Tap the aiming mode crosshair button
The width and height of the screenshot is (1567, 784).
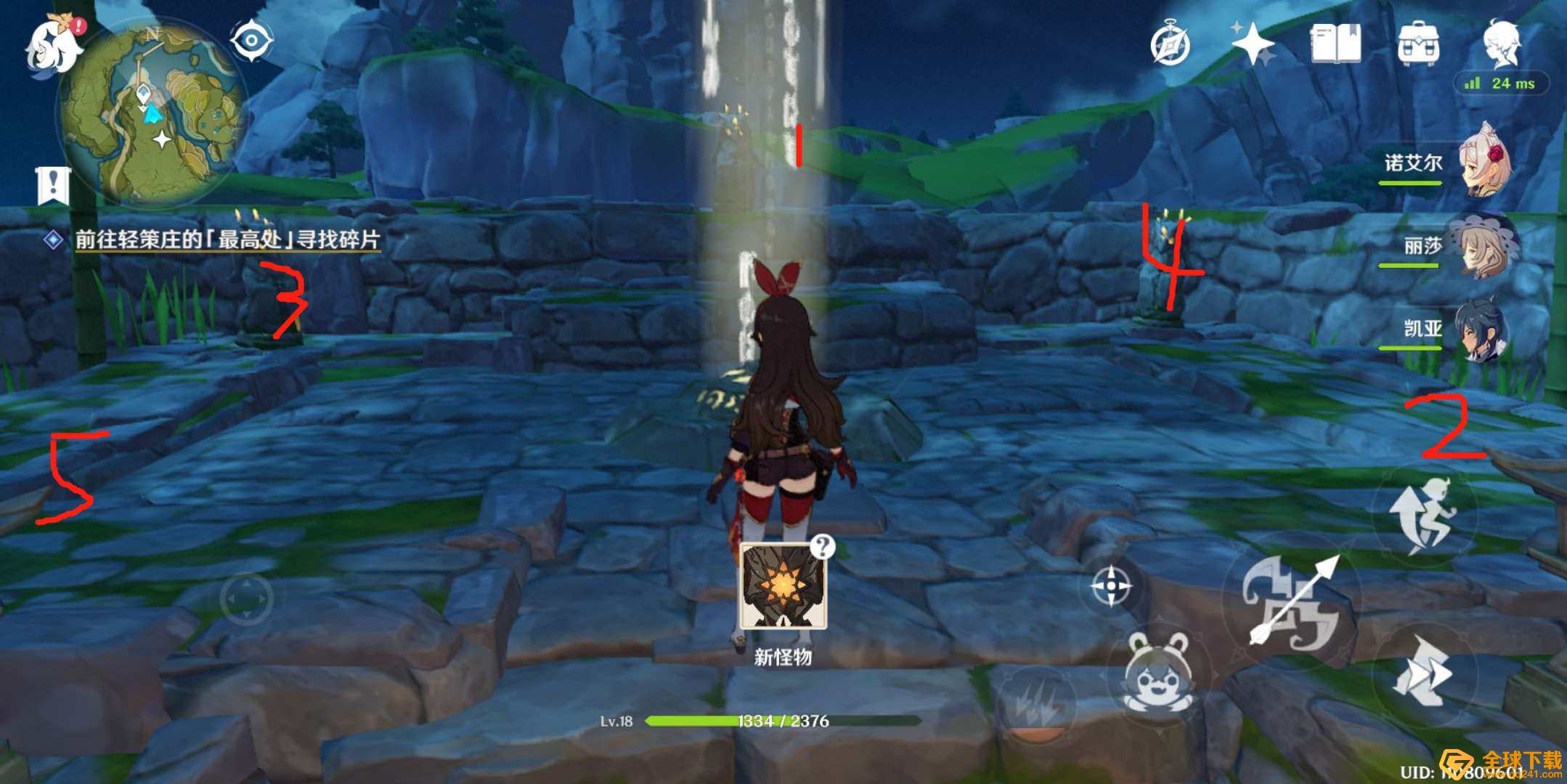coord(1112,585)
